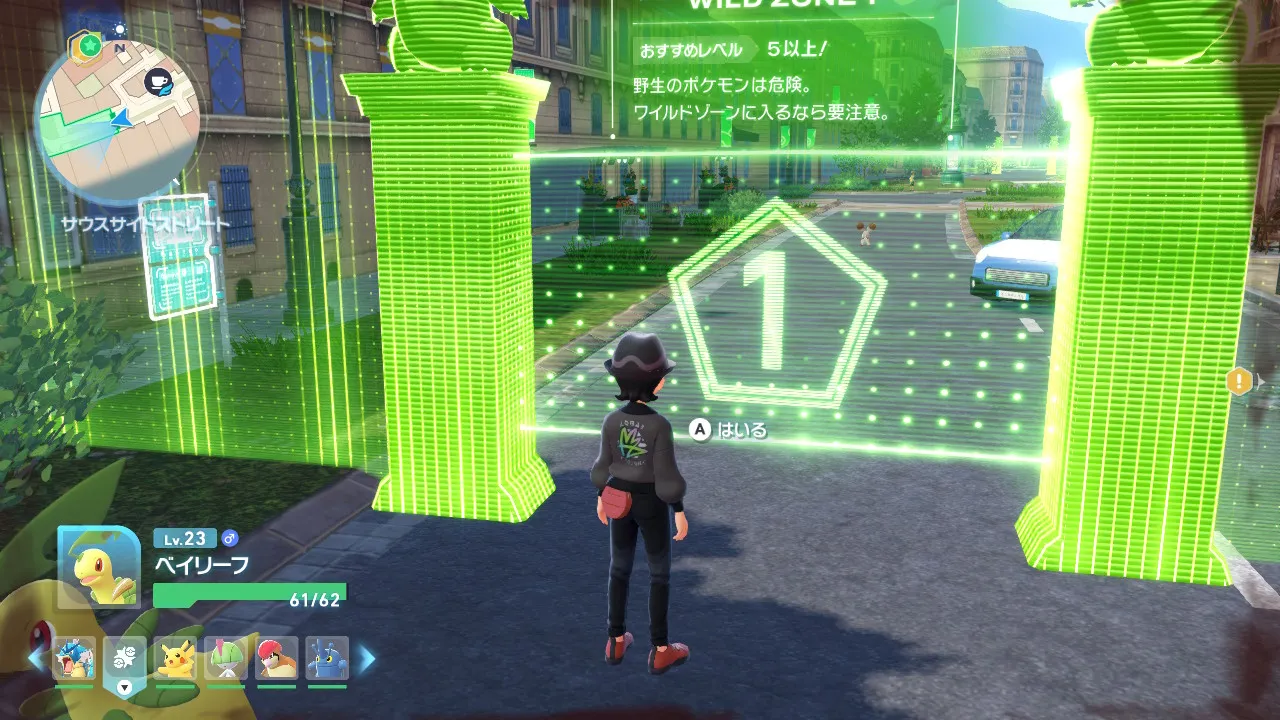Switch to Heracross in the party bar

[327, 658]
